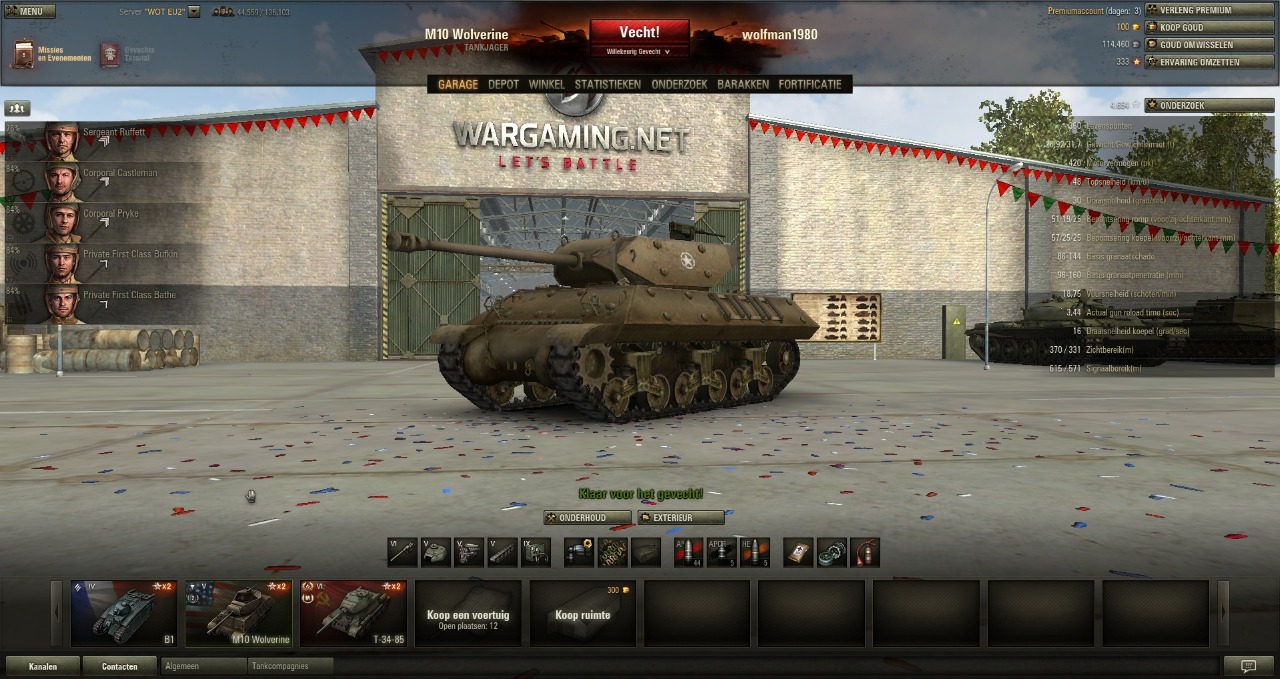Go to the BARAKKEN tab
The height and width of the screenshot is (679, 1280).
click(x=743, y=85)
